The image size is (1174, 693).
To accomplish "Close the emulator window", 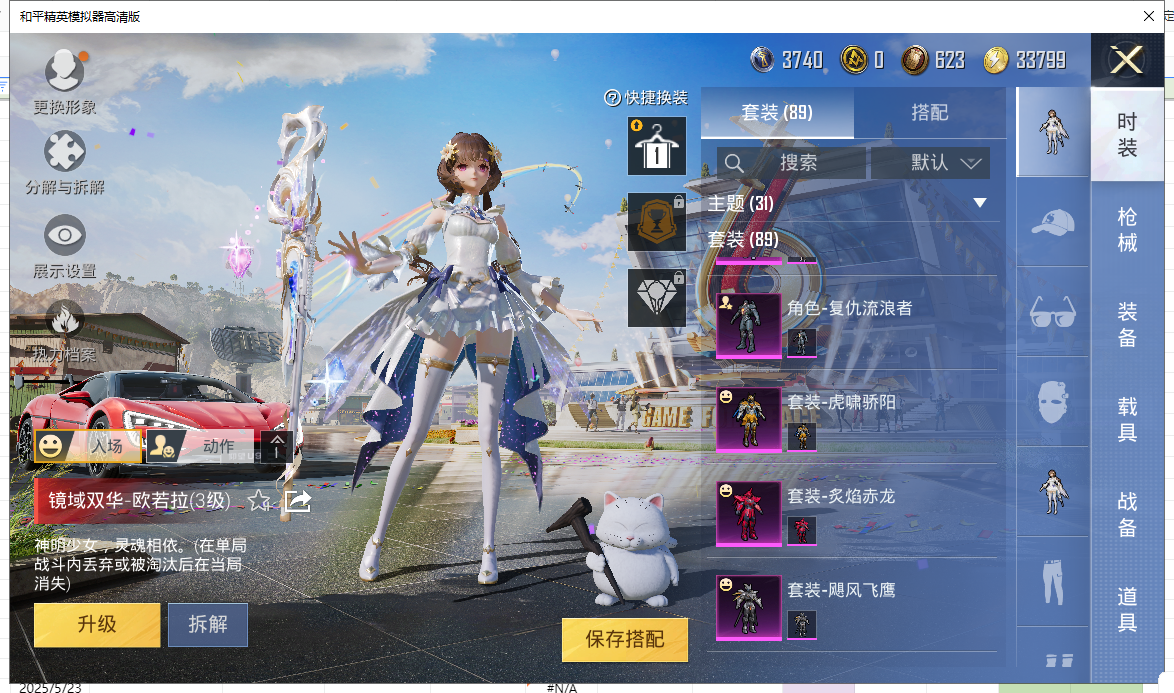I will pos(1149,16).
